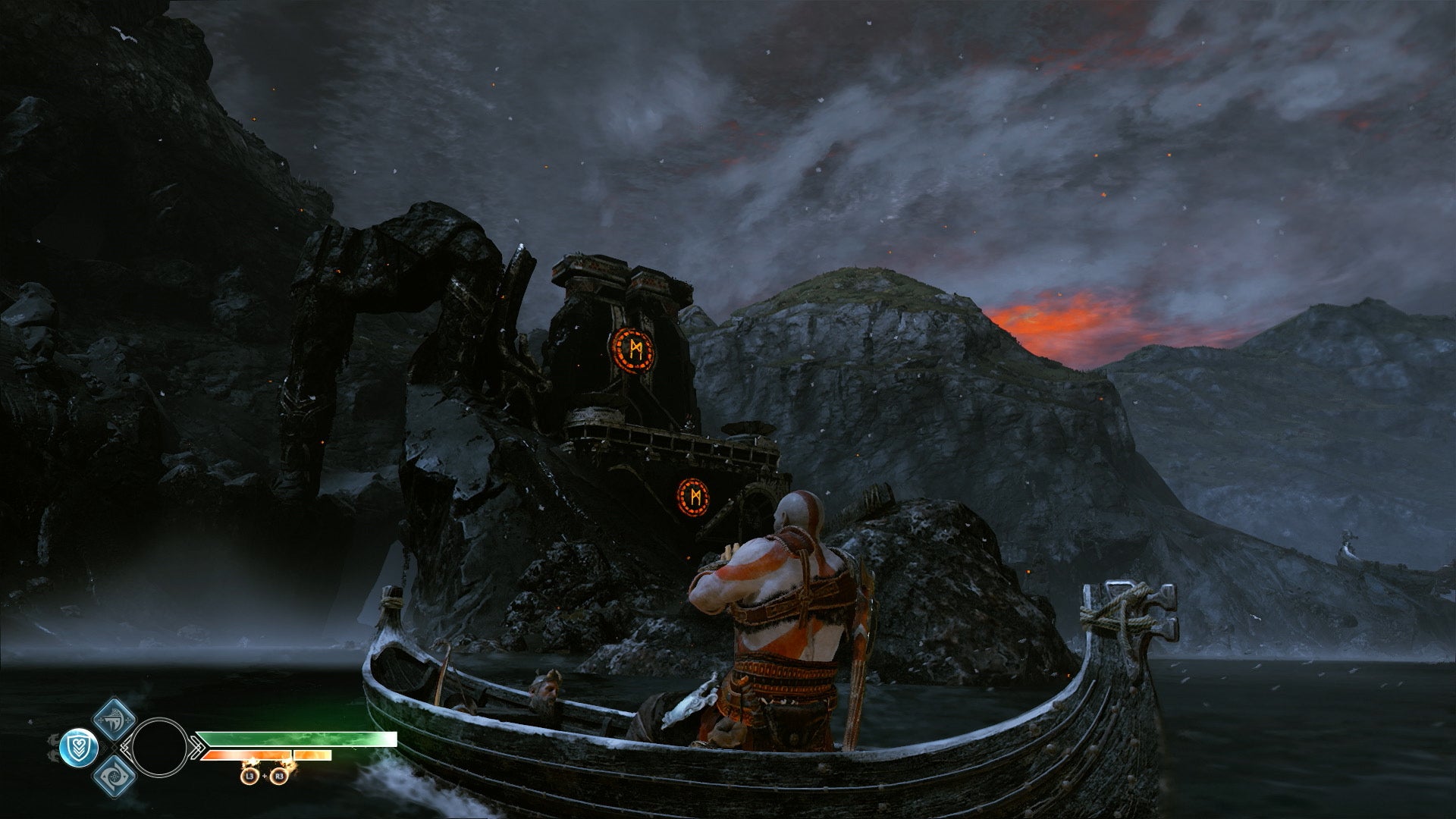Click the empty circular arrow slot
This screenshot has height=819, width=1456.
click(x=159, y=748)
